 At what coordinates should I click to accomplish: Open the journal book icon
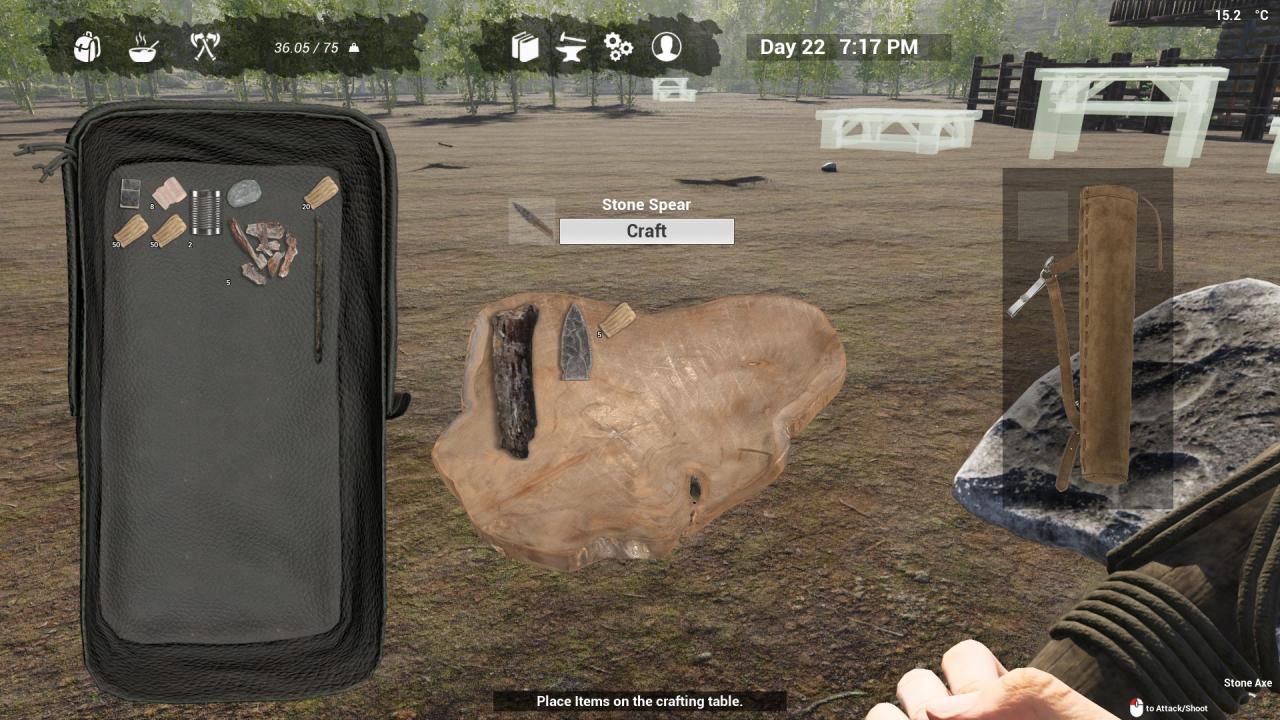click(525, 47)
